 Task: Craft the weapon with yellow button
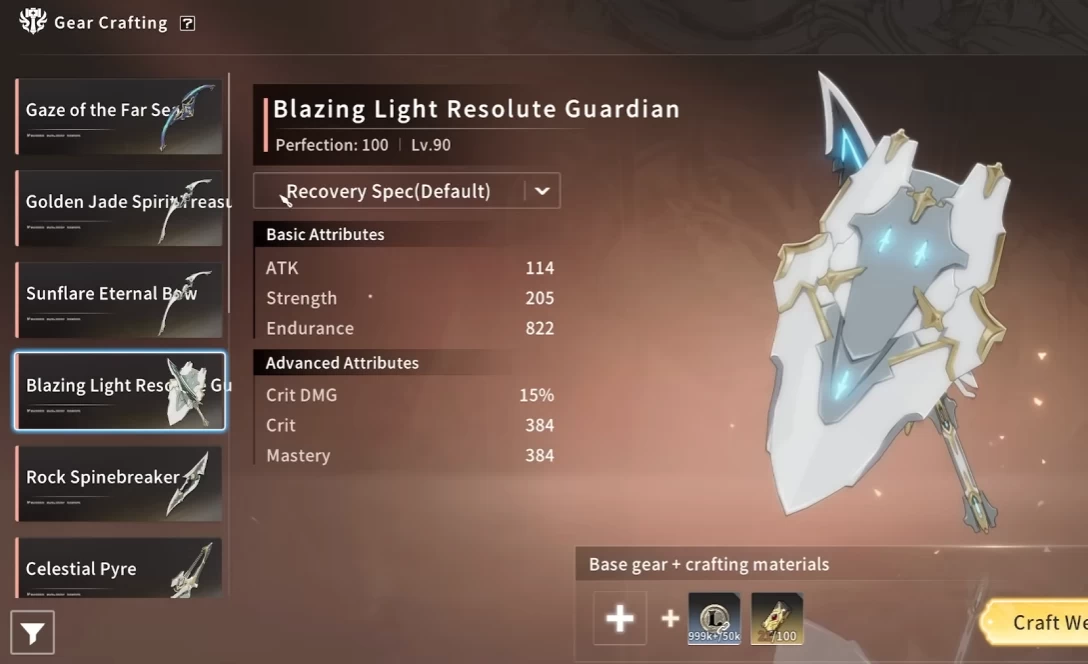pyautogui.click(x=1040, y=622)
